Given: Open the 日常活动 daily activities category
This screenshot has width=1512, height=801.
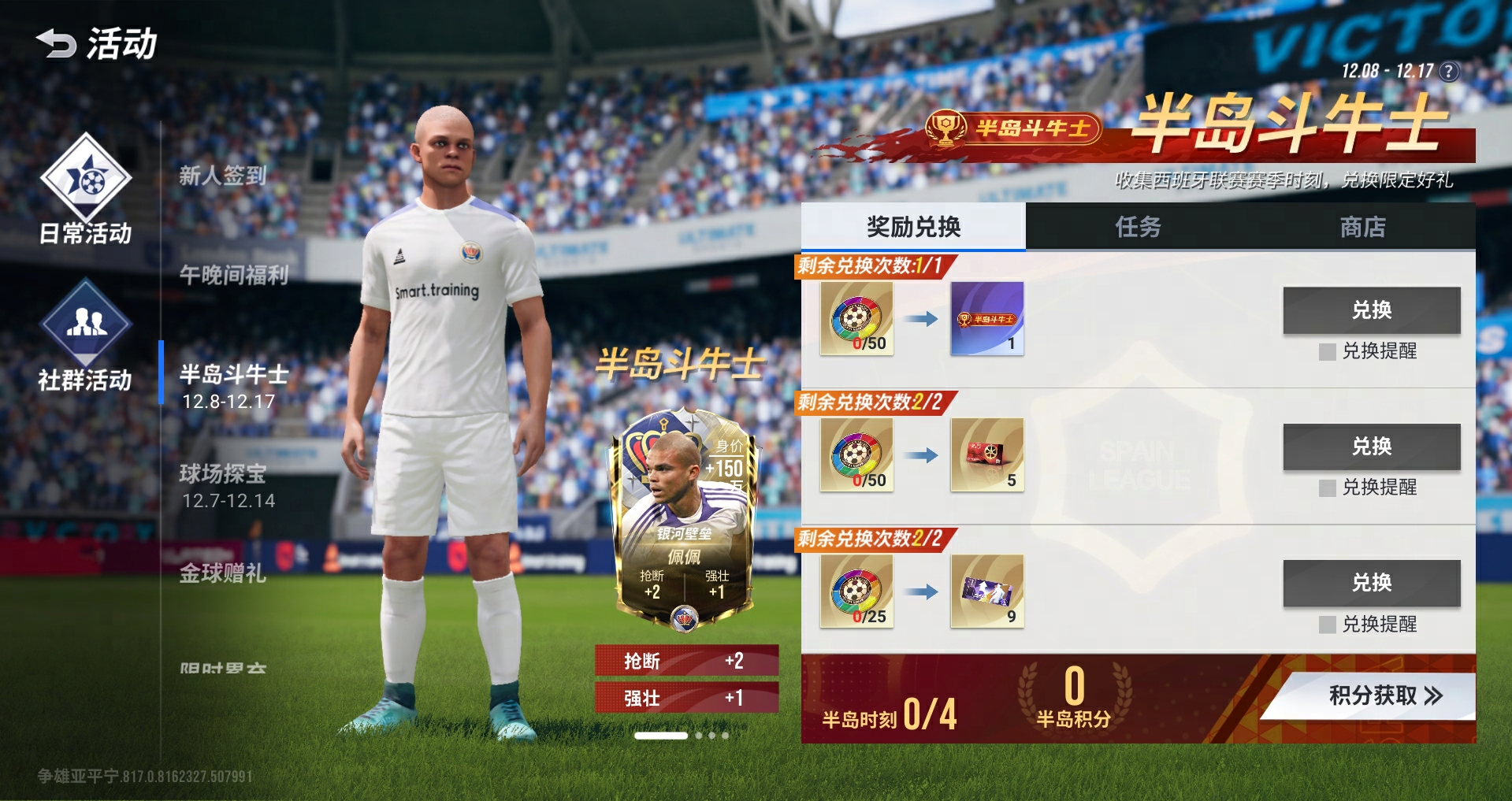Looking at the screenshot, I should point(86,189).
